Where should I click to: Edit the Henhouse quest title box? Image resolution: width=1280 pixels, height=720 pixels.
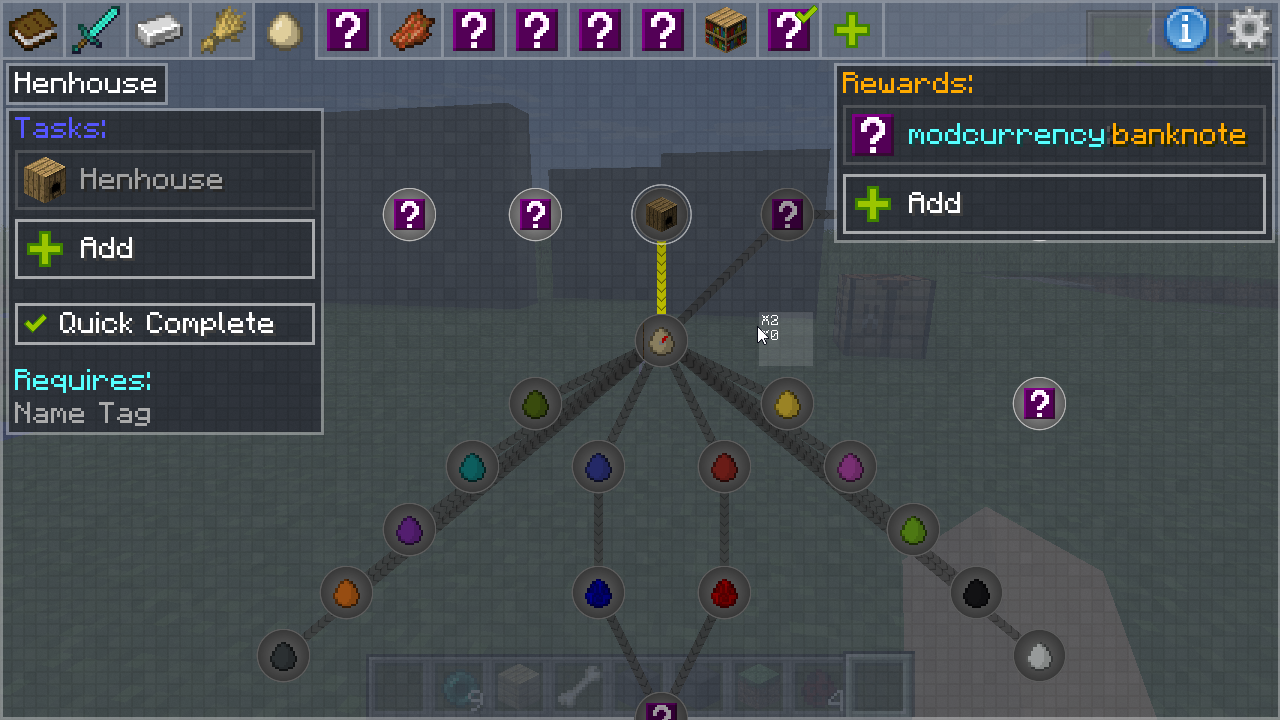(86, 84)
